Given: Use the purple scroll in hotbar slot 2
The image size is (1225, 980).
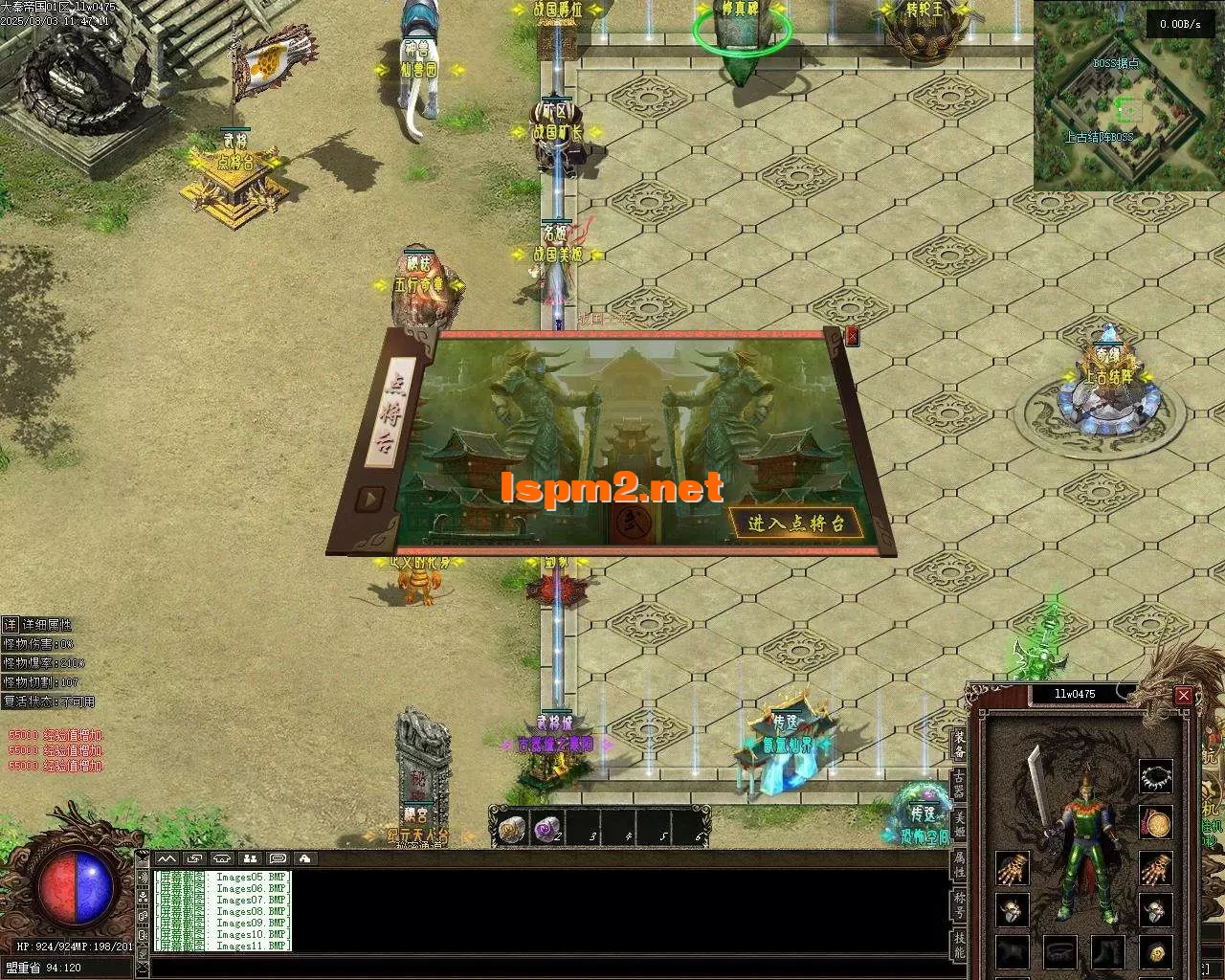Looking at the screenshot, I should (549, 828).
